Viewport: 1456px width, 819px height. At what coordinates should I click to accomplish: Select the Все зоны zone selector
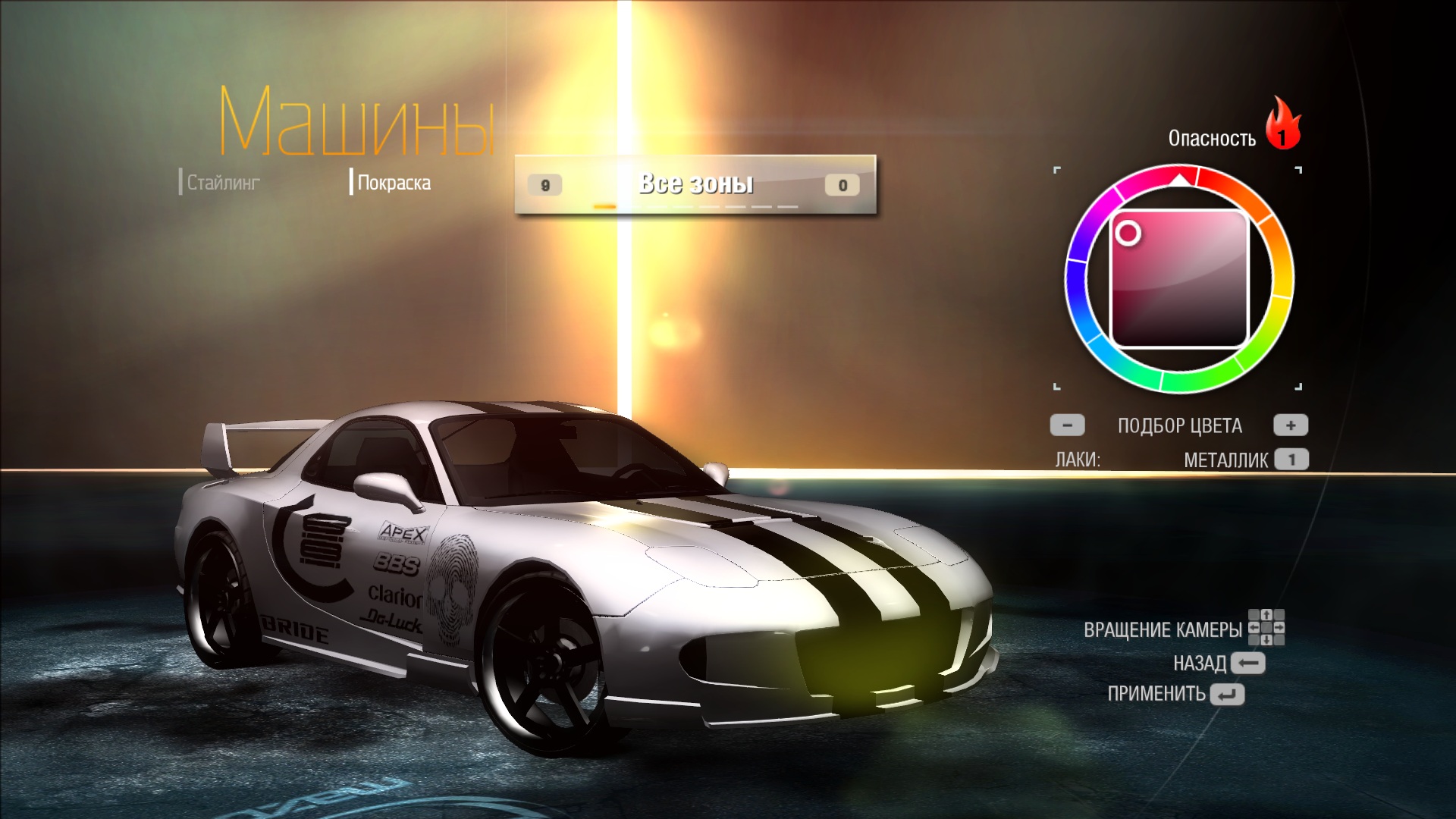pos(695,184)
